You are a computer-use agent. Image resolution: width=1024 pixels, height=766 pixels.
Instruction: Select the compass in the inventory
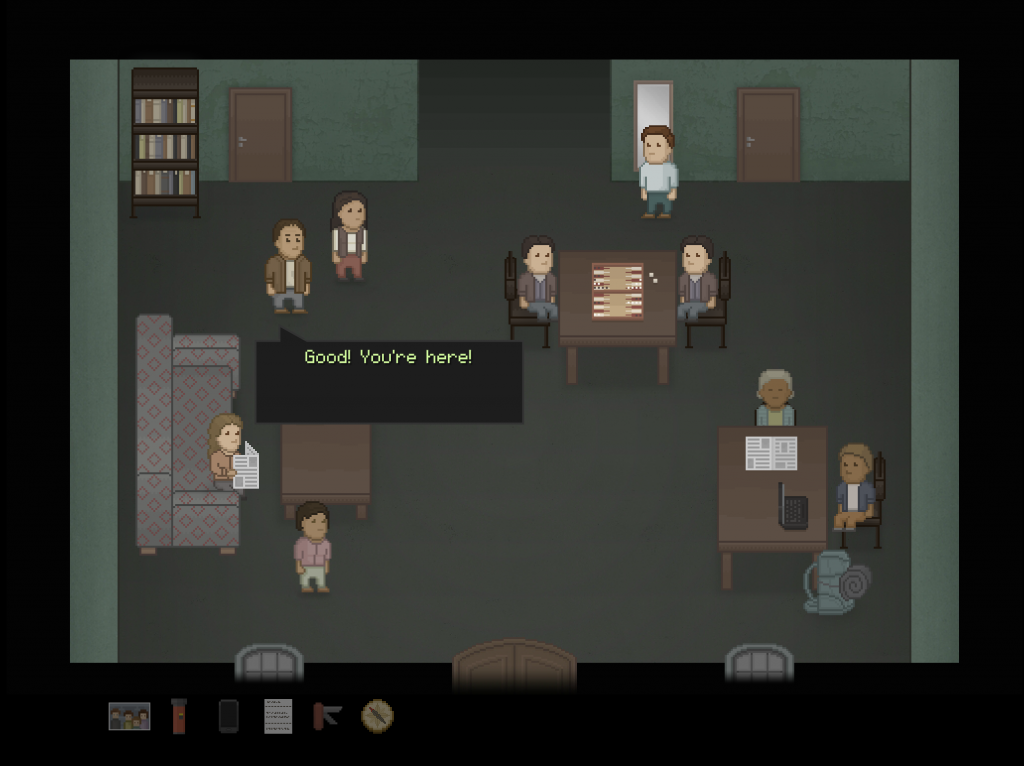[x=377, y=715]
